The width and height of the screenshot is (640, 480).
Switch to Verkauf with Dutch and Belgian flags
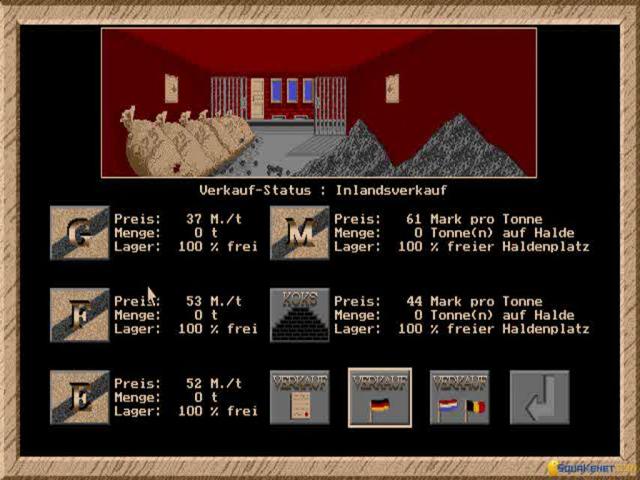pyautogui.click(x=460, y=397)
